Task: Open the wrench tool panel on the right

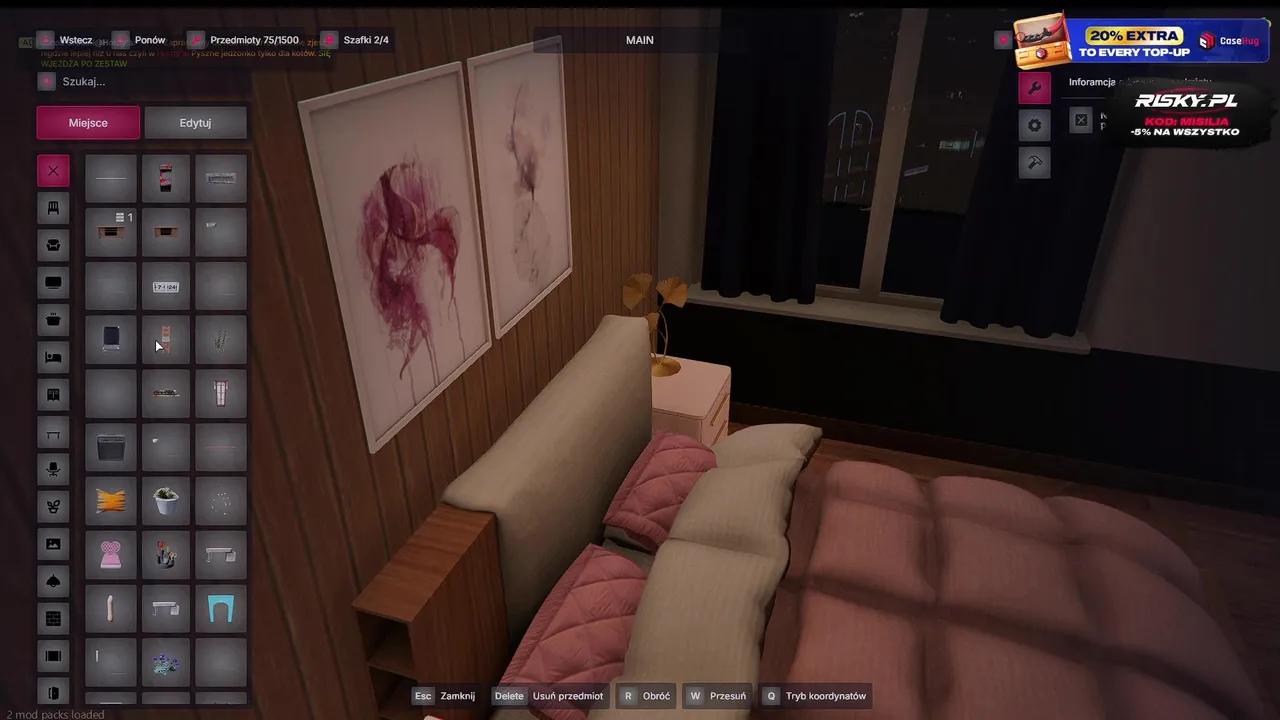Action: pyautogui.click(x=1034, y=87)
